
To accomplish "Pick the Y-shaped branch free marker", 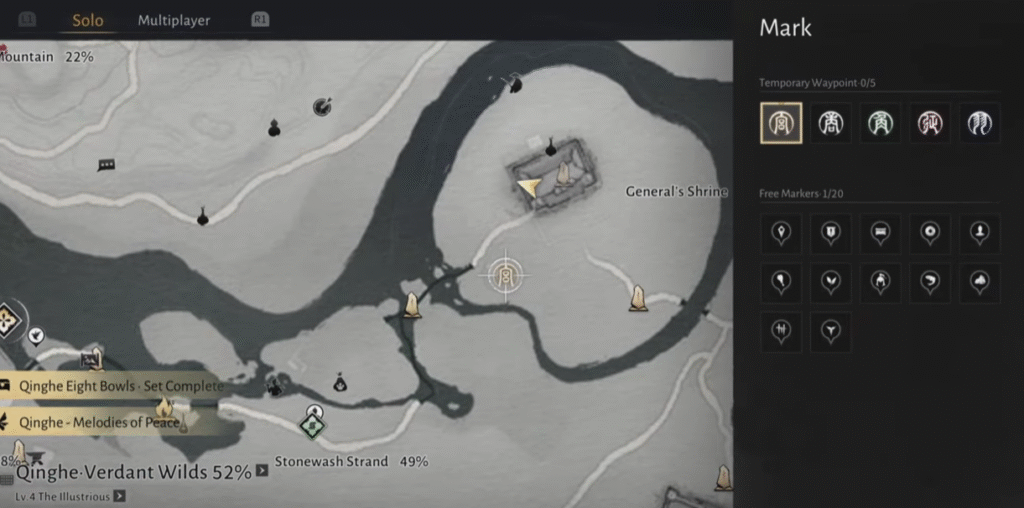I will tap(830, 331).
